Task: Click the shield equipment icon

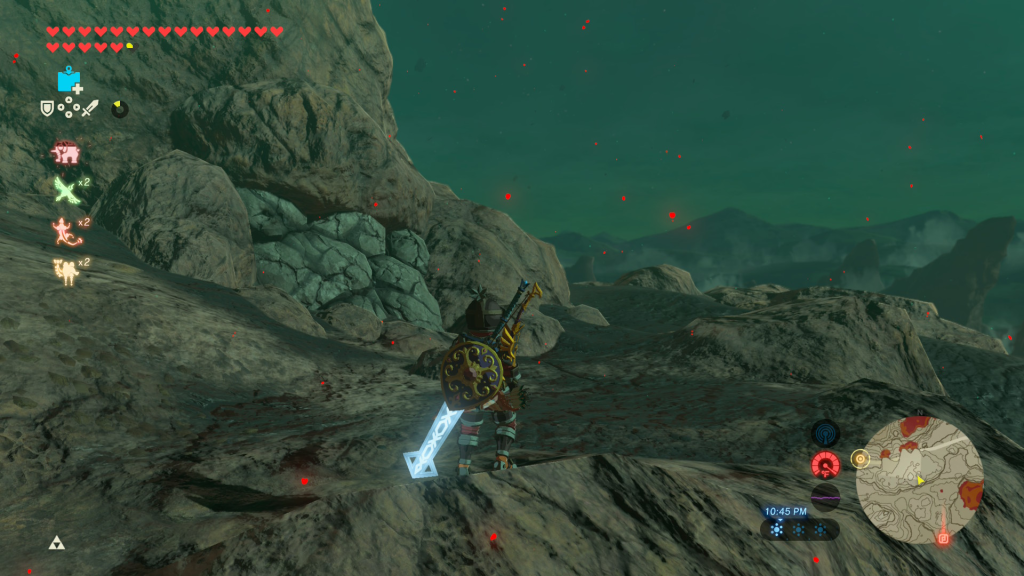Action: tap(47, 108)
